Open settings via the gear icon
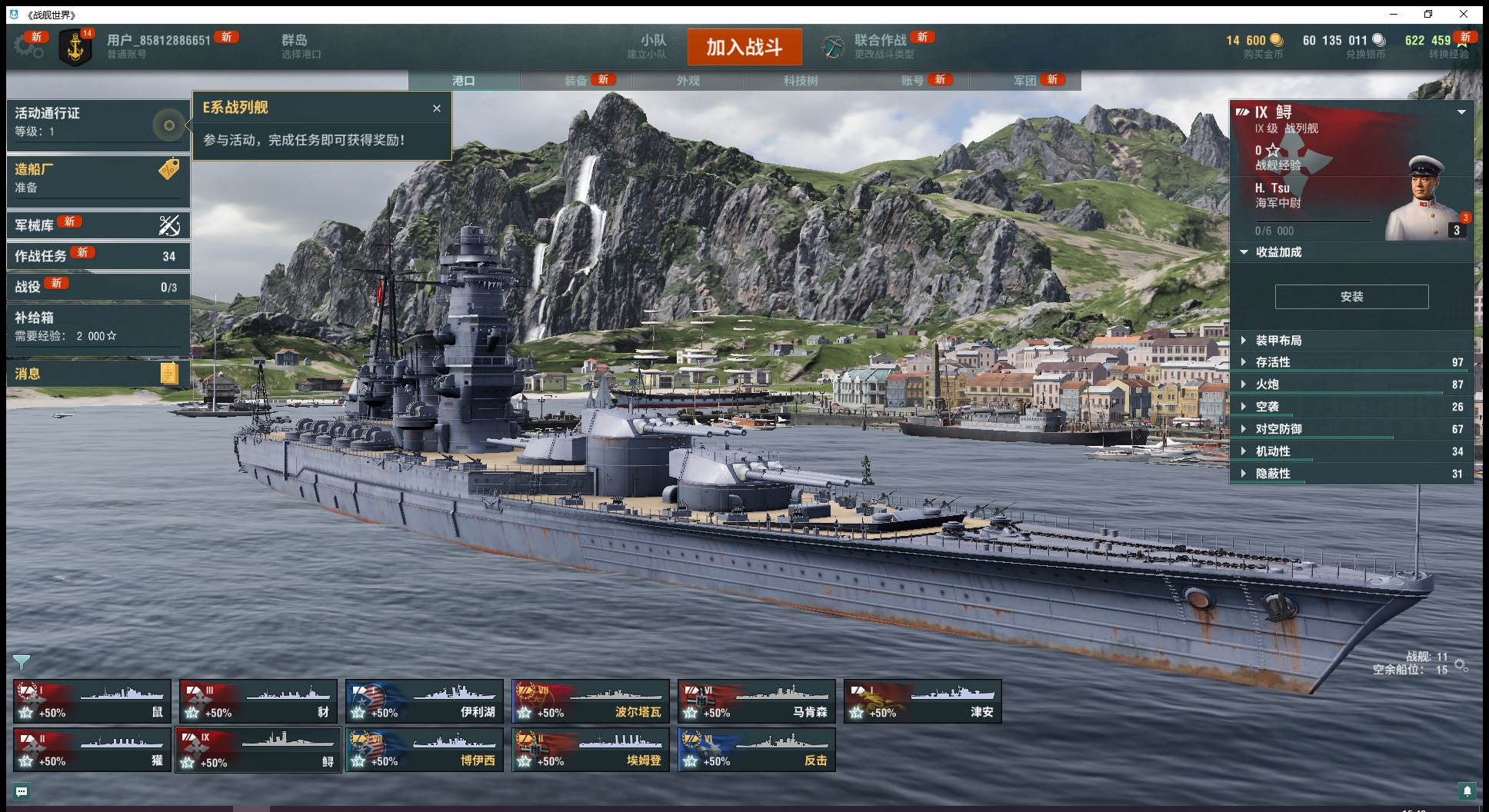The width and height of the screenshot is (1489, 812). (x=28, y=46)
